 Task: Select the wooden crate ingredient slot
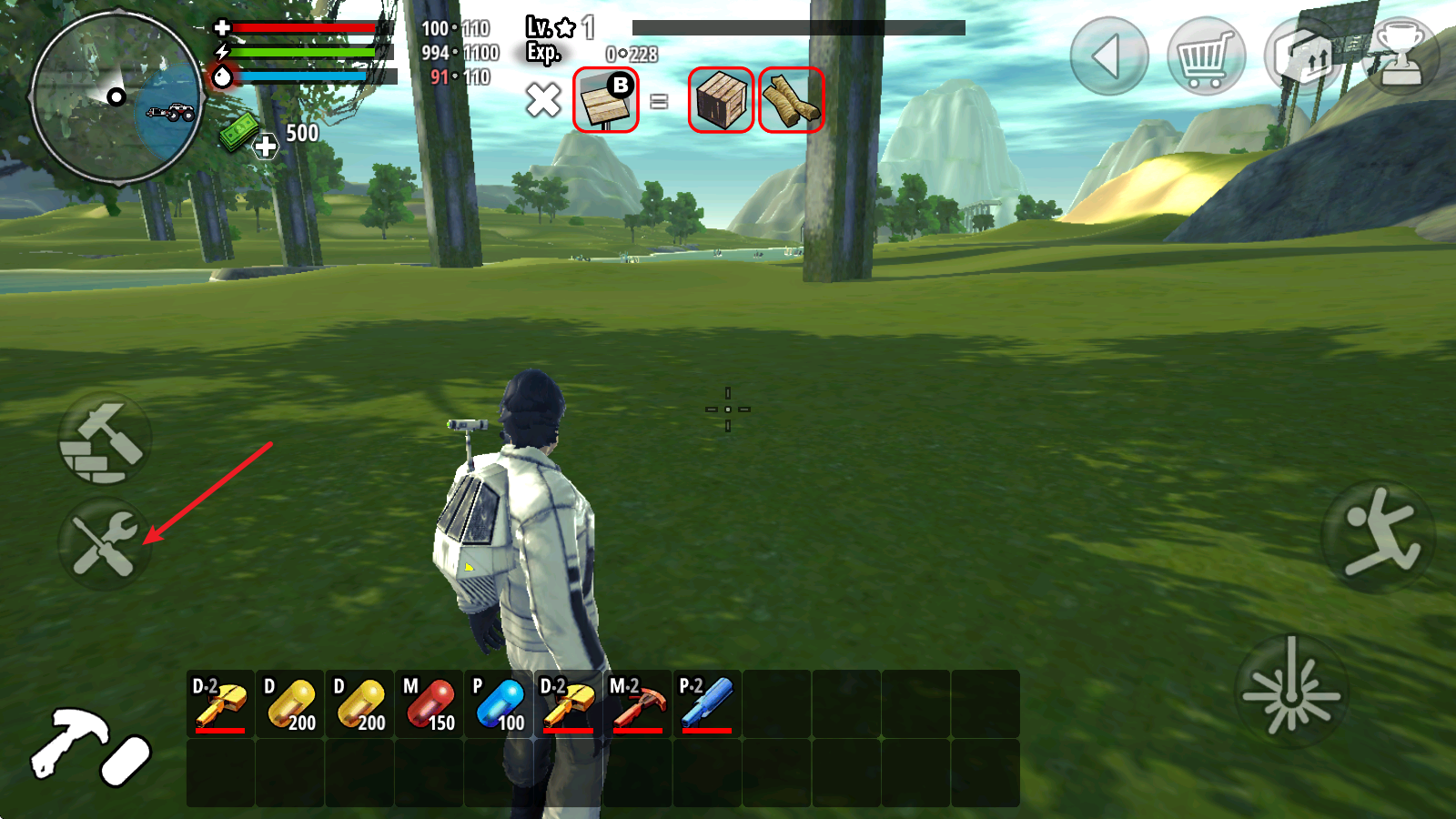point(721,100)
